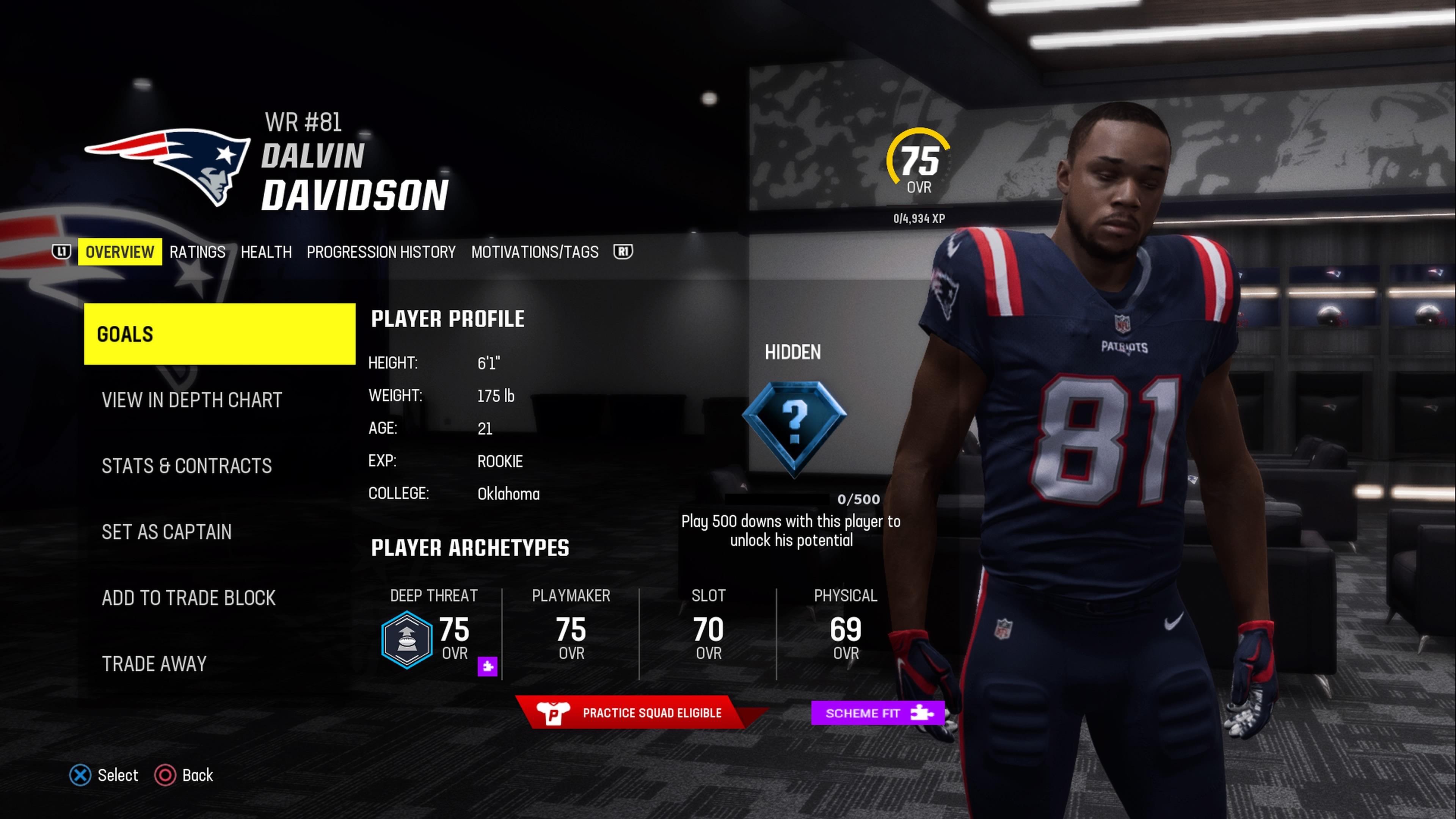Image resolution: width=1456 pixels, height=819 pixels.
Task: Select the Overview tab
Action: click(x=120, y=252)
